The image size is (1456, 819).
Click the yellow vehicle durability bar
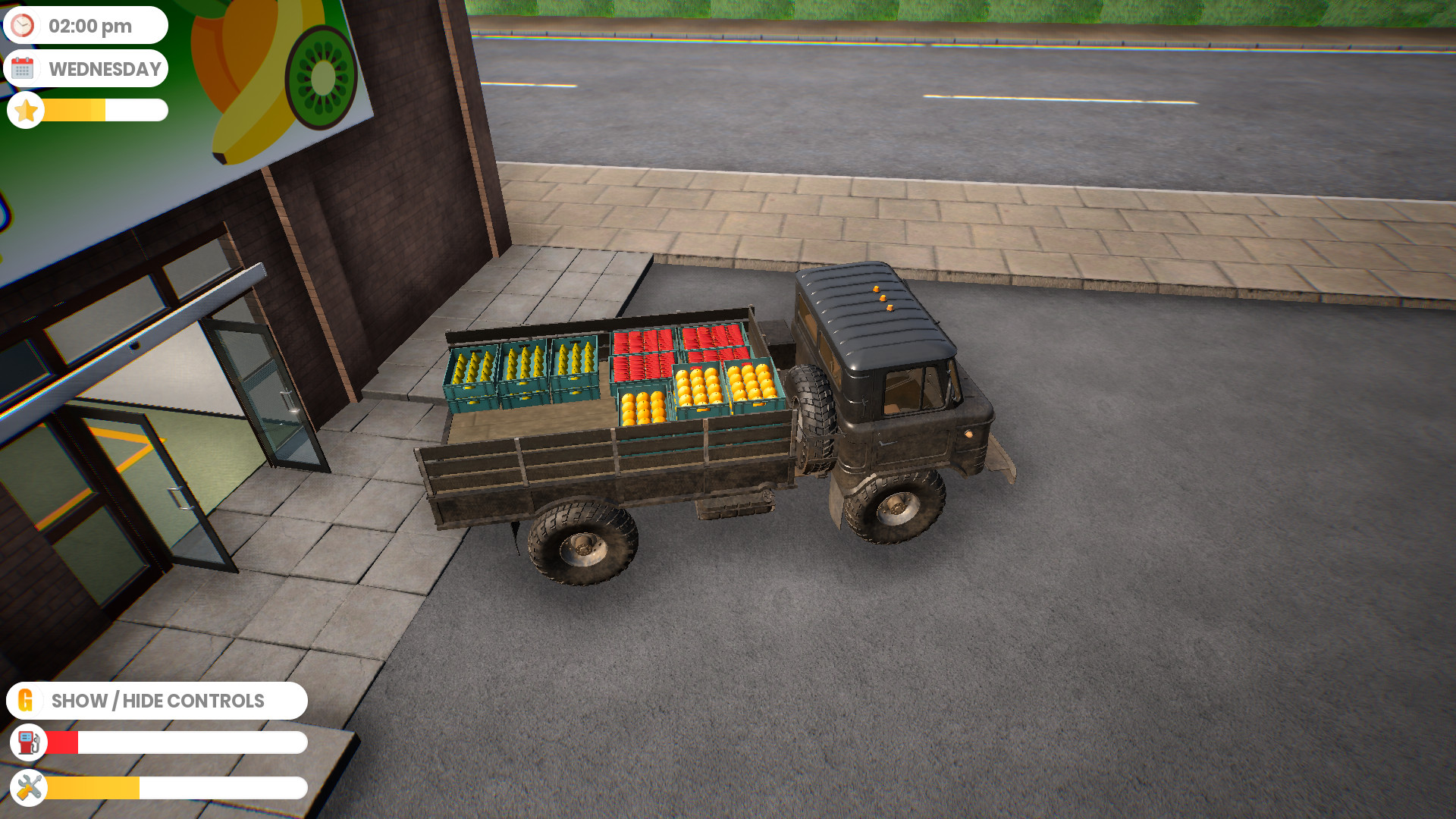91,789
